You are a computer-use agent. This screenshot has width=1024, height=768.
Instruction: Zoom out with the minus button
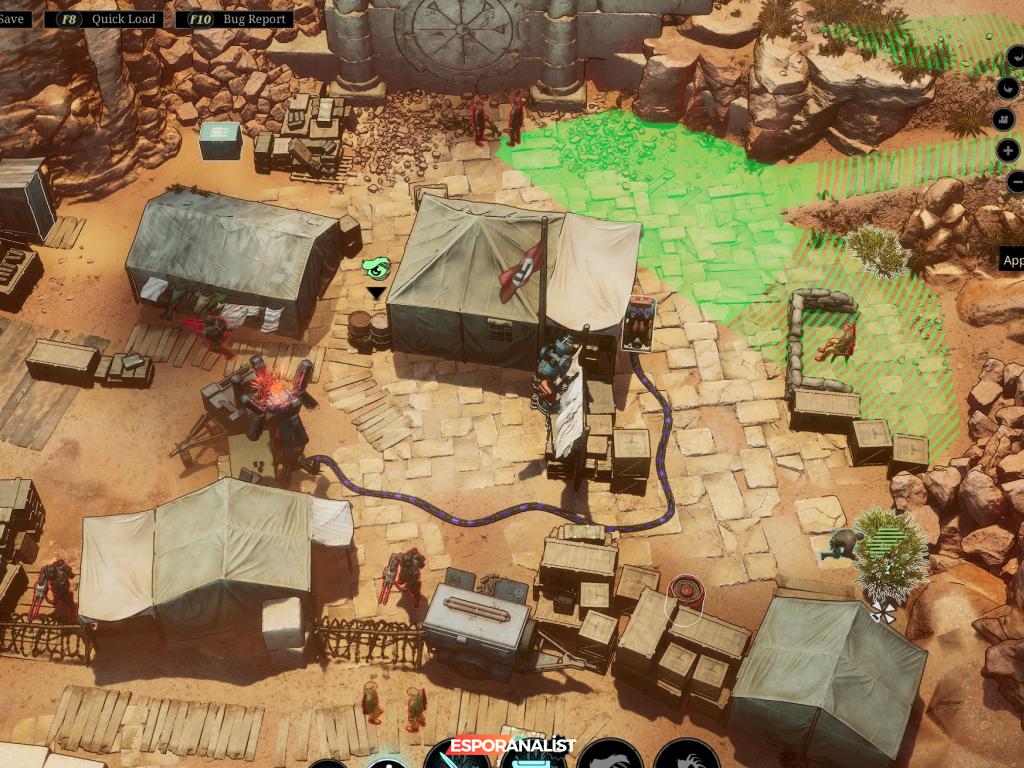point(1014,182)
